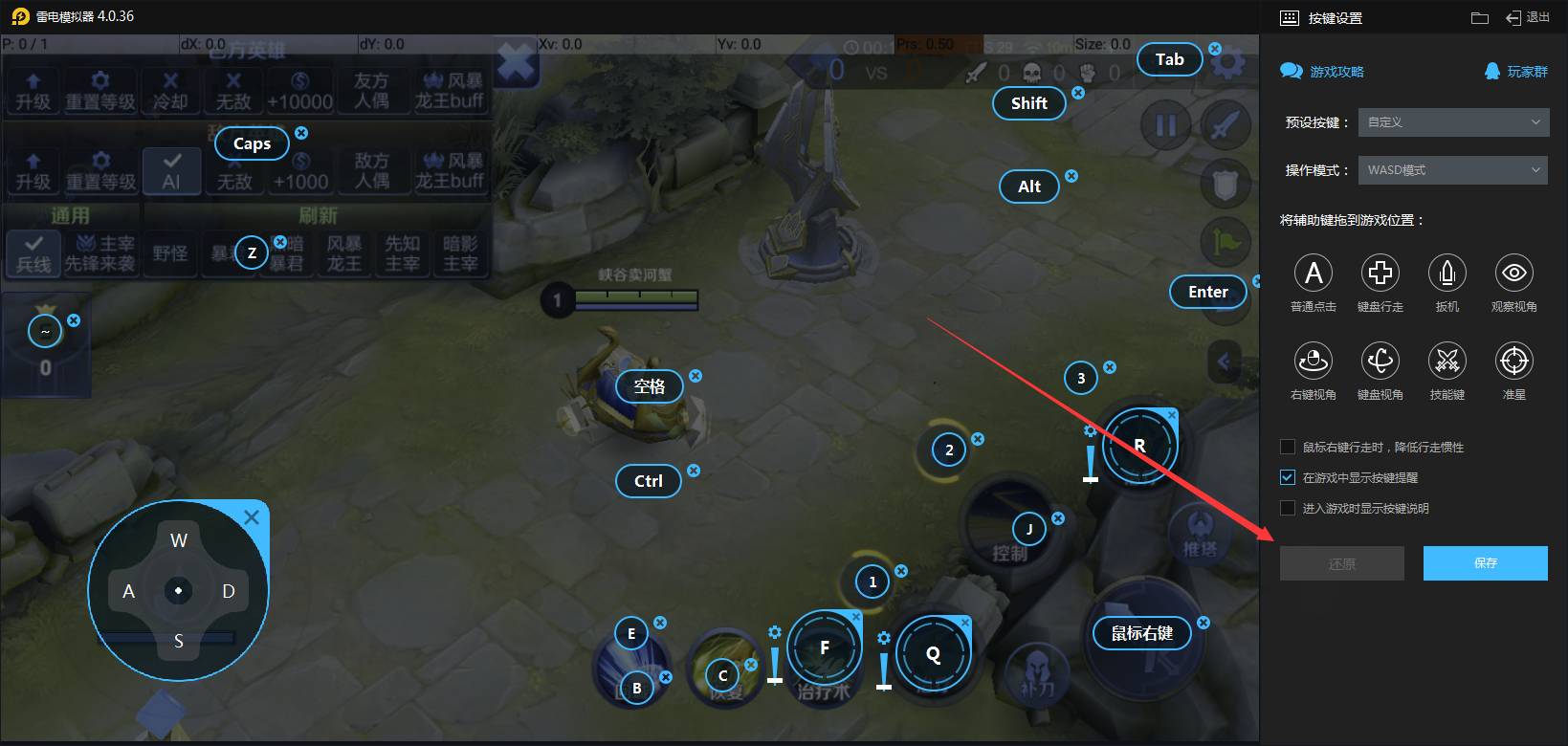
Task: Click the greyed 还原 restore button
Action: pos(1341,563)
